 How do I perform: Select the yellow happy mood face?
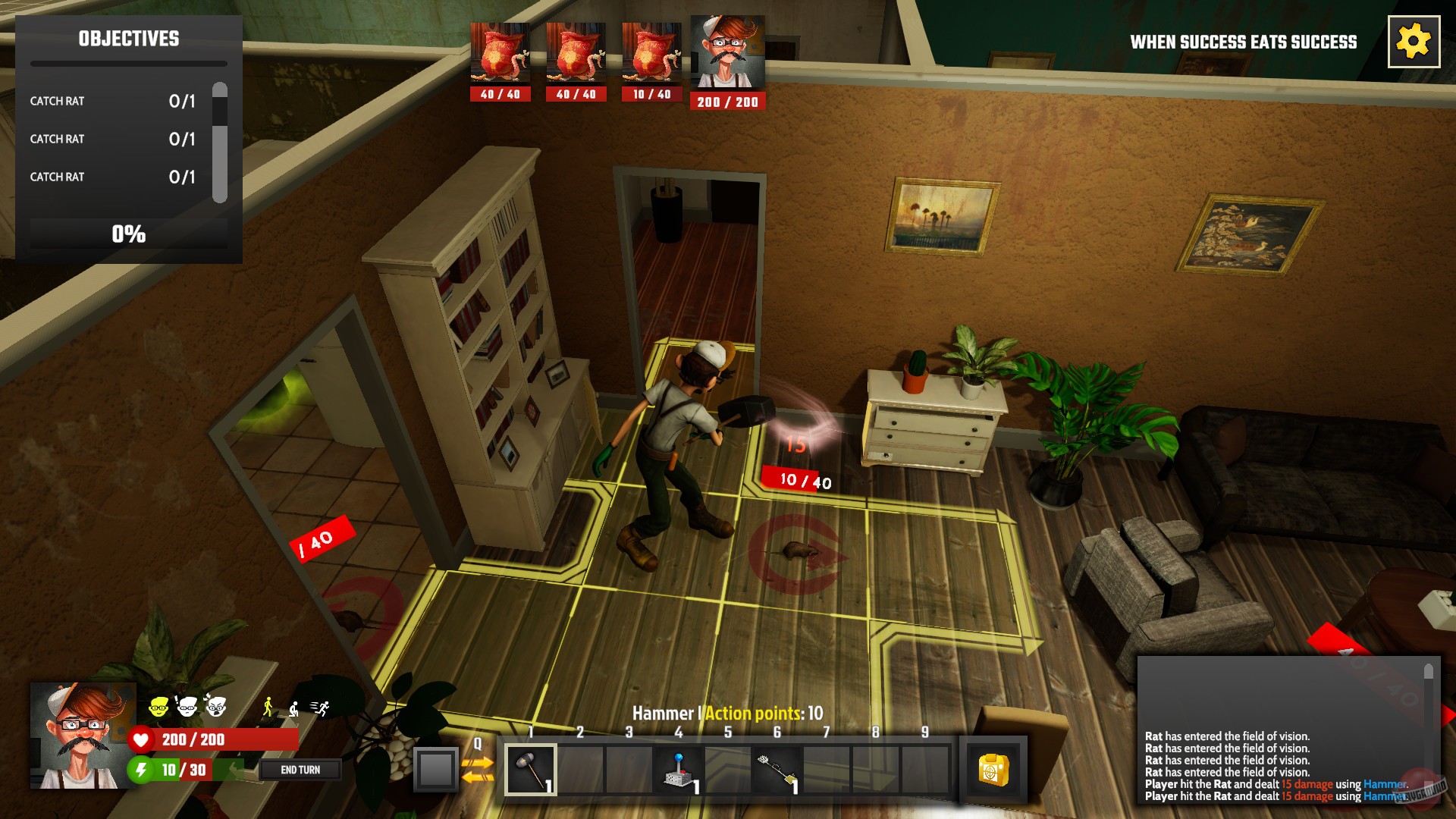pyautogui.click(x=158, y=706)
